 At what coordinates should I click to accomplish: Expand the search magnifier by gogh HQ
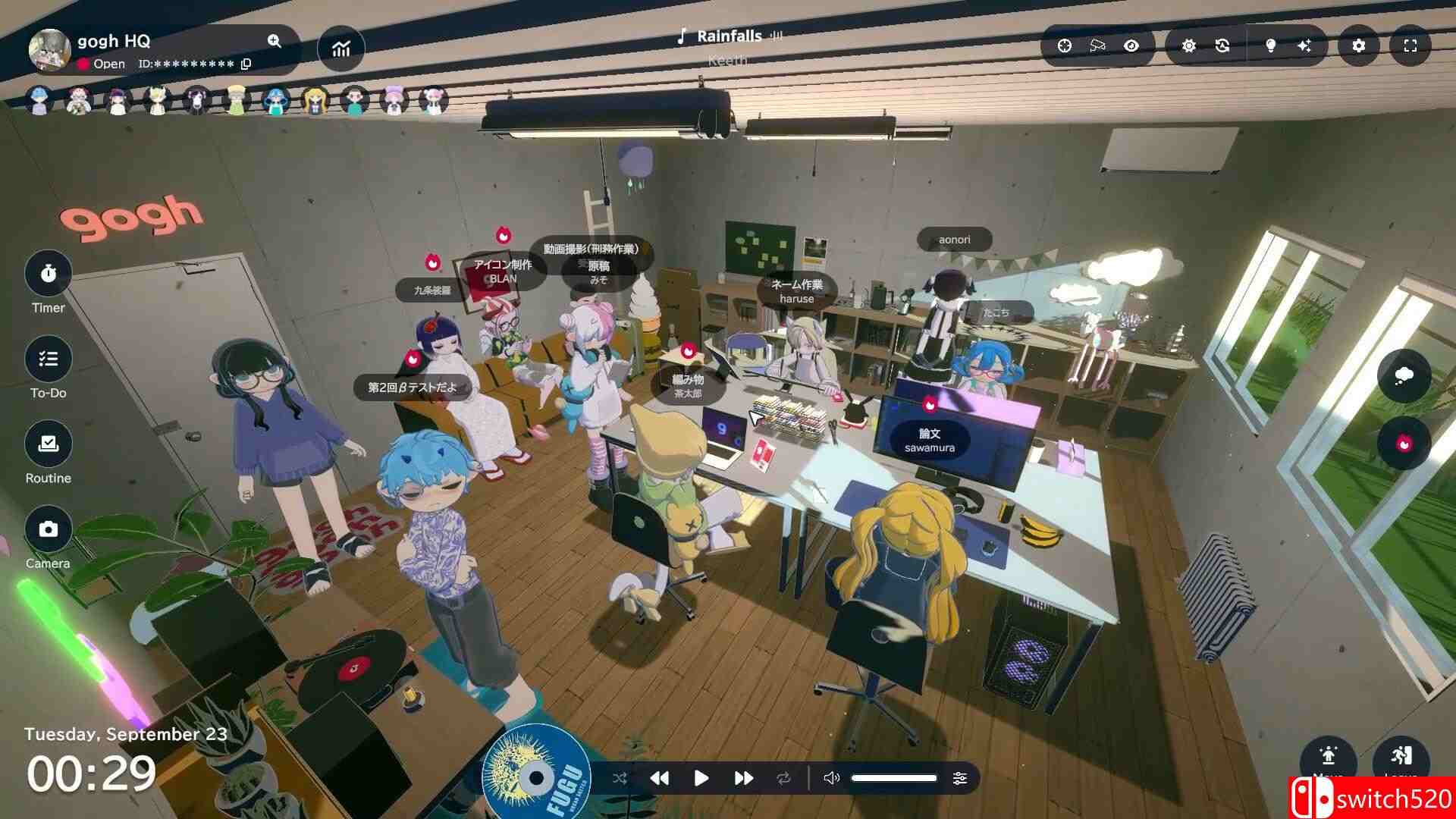275,42
